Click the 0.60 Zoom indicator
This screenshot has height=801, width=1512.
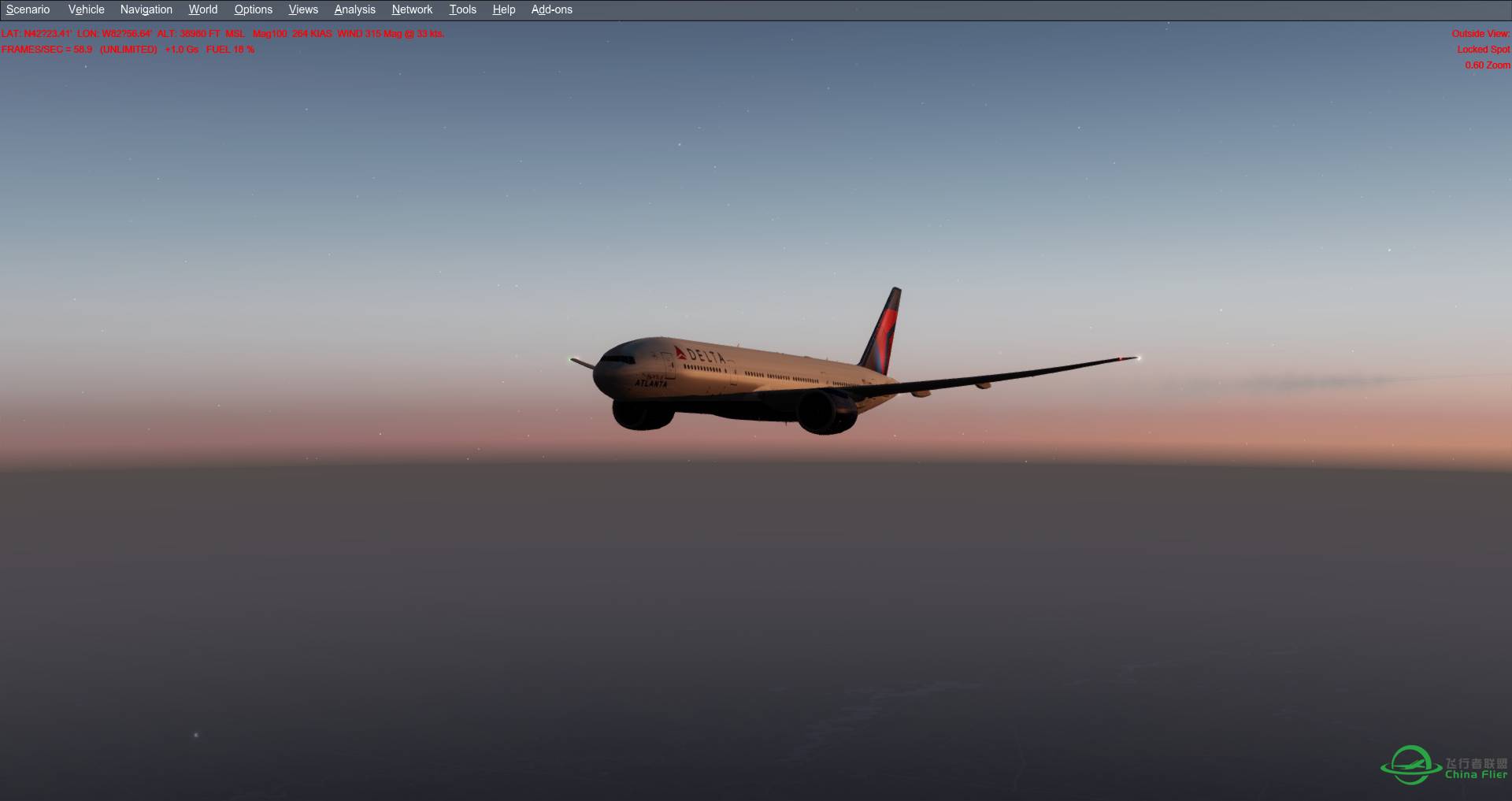click(x=1487, y=65)
